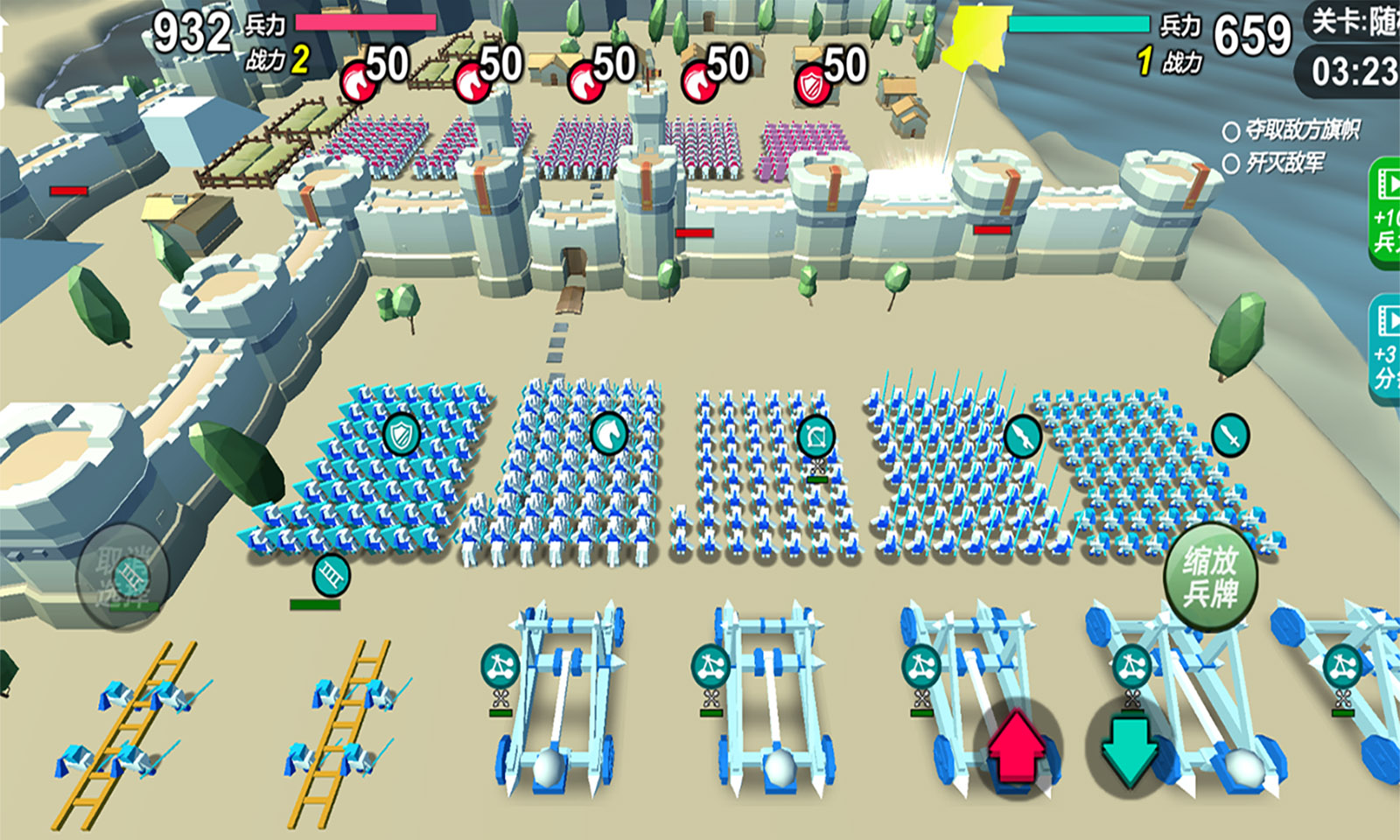
Task: Watch the teal video ad for minutes
Action: tap(1384, 350)
